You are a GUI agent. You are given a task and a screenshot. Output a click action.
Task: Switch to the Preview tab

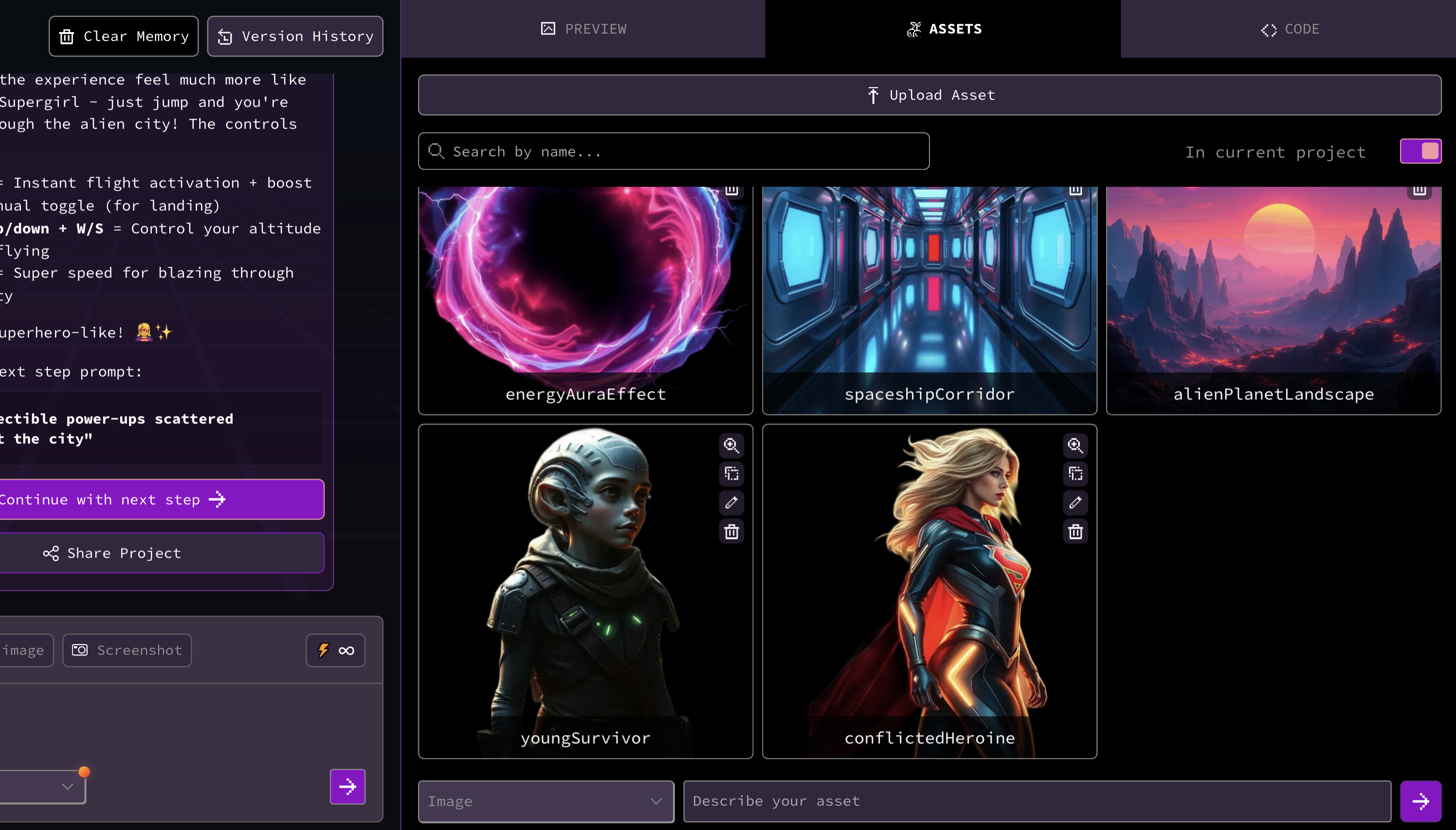(x=583, y=29)
